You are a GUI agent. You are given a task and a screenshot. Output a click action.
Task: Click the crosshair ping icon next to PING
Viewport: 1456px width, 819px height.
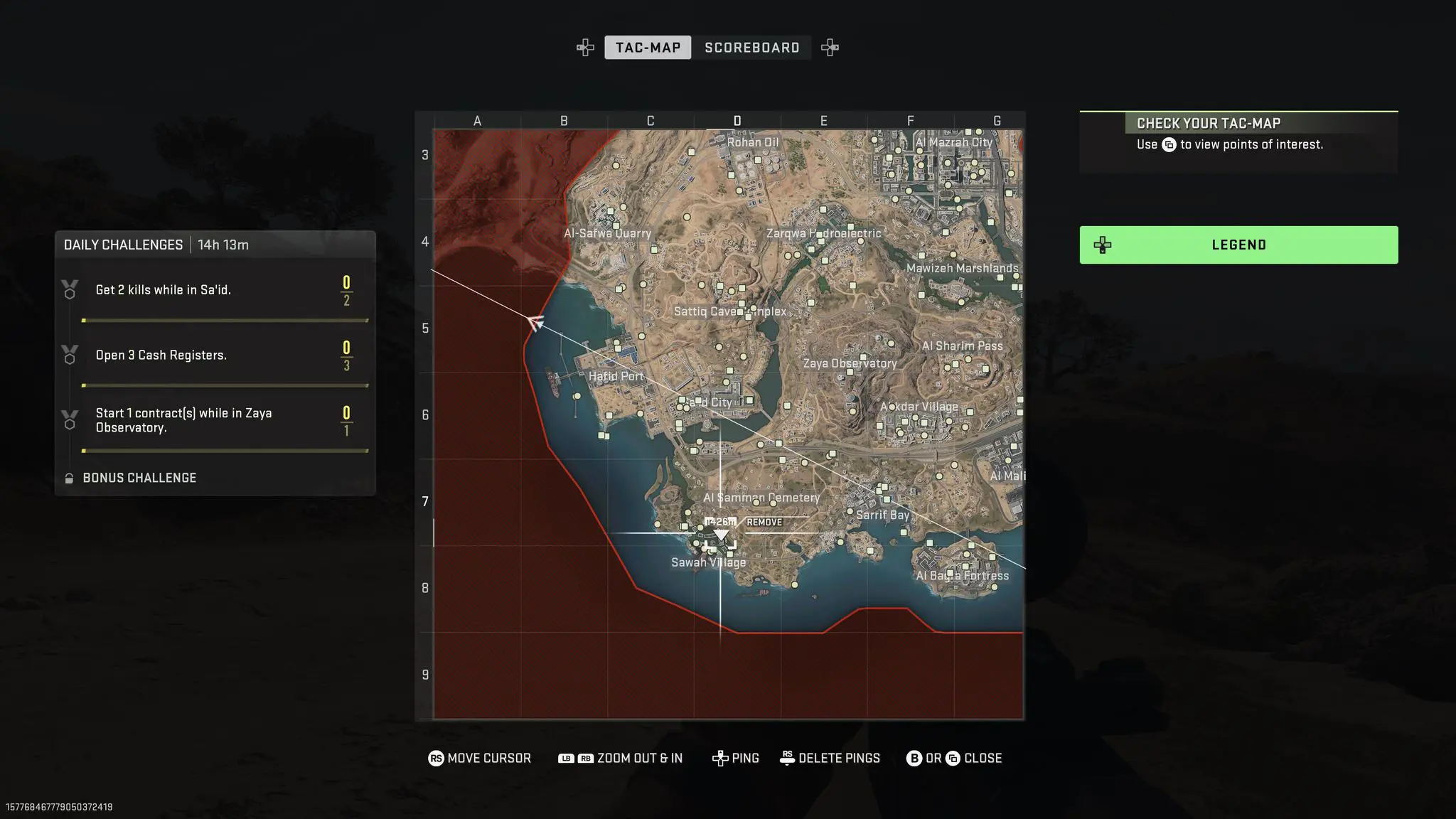click(x=721, y=758)
